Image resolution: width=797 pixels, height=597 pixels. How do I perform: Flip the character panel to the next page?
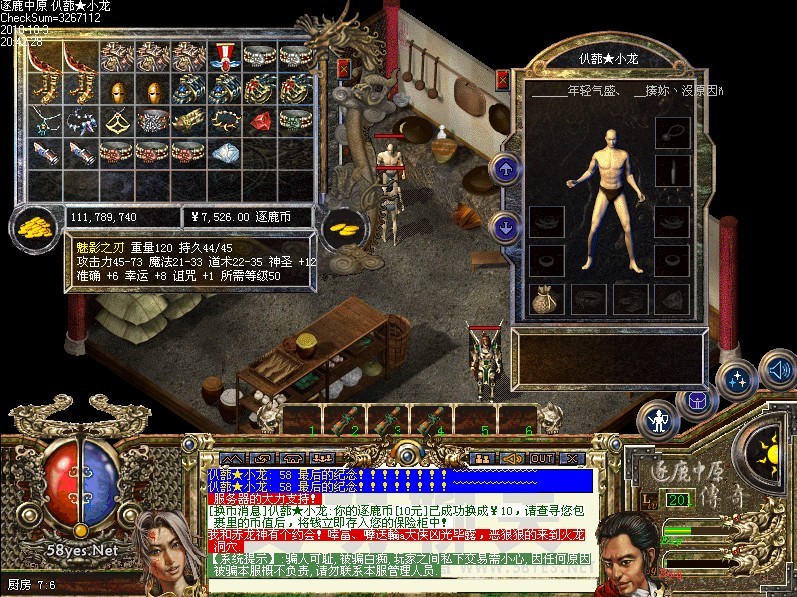[x=505, y=227]
